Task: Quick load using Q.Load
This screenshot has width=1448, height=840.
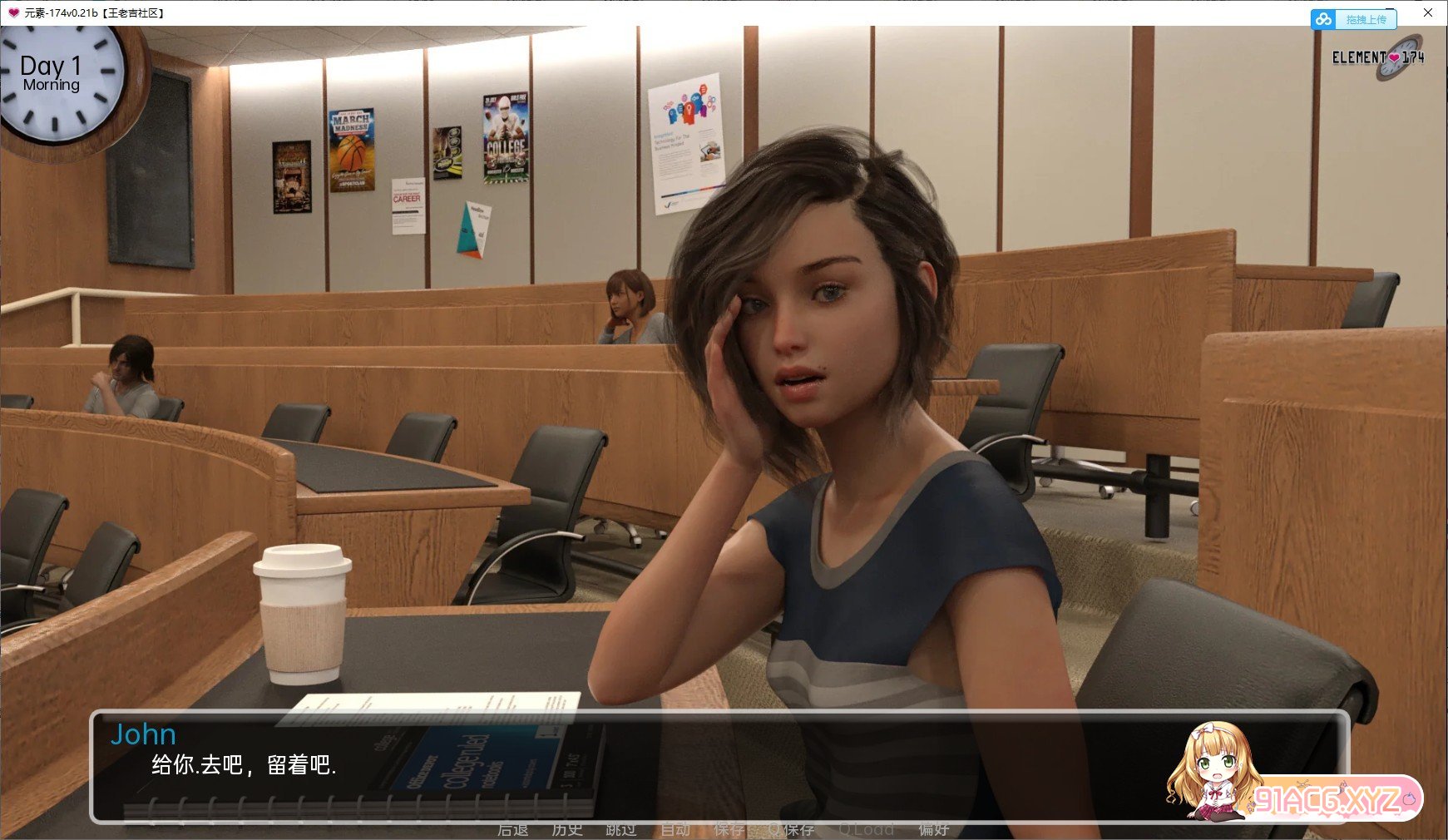Action: pyautogui.click(x=867, y=829)
